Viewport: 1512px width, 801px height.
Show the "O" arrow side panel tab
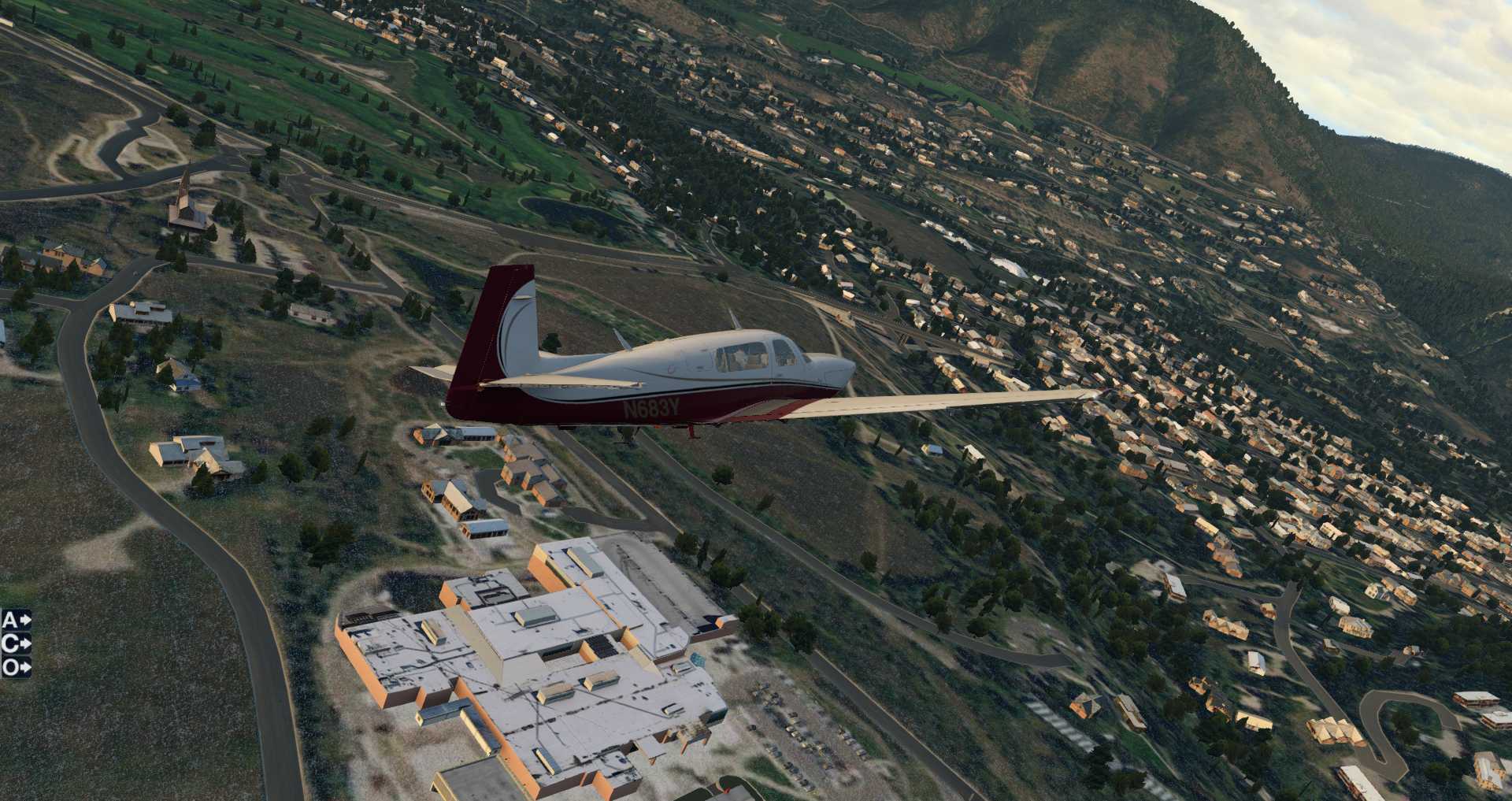[17, 667]
